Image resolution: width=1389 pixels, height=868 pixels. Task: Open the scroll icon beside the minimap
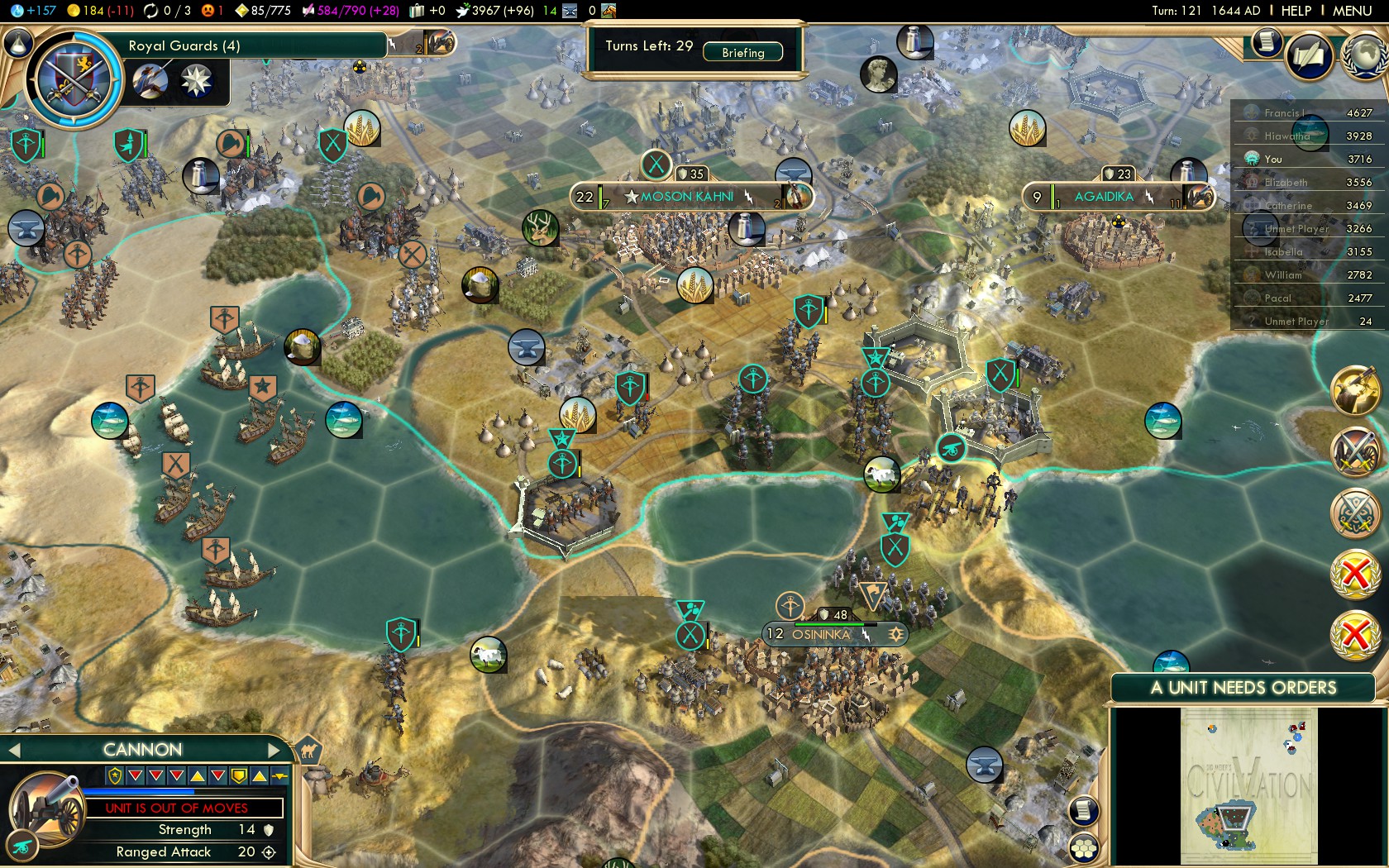(x=1083, y=810)
